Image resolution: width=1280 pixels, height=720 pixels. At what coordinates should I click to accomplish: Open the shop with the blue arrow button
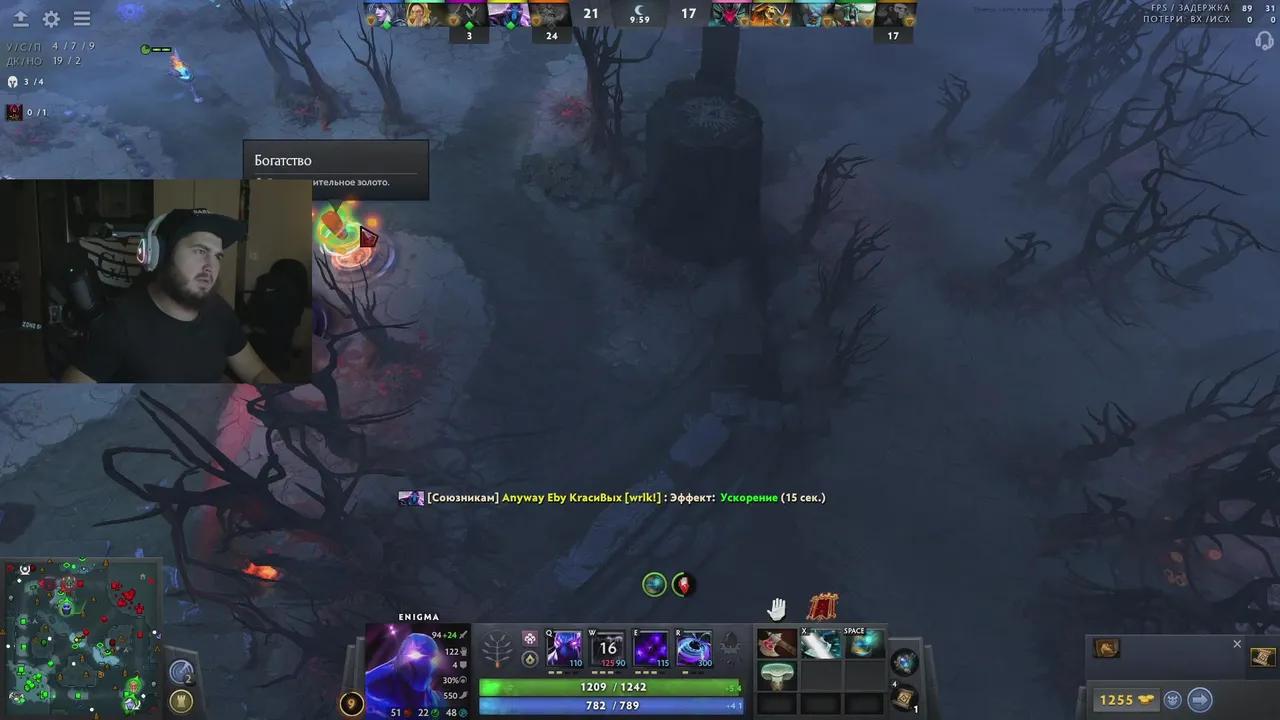coord(1199,699)
